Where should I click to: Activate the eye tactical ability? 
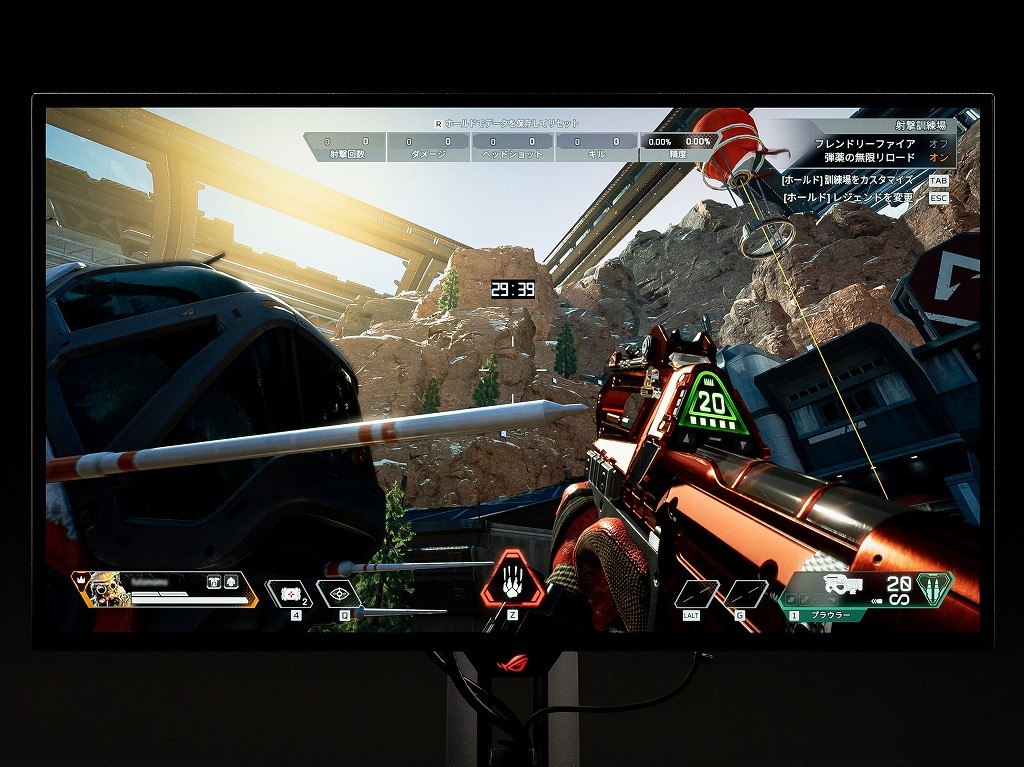[x=340, y=594]
